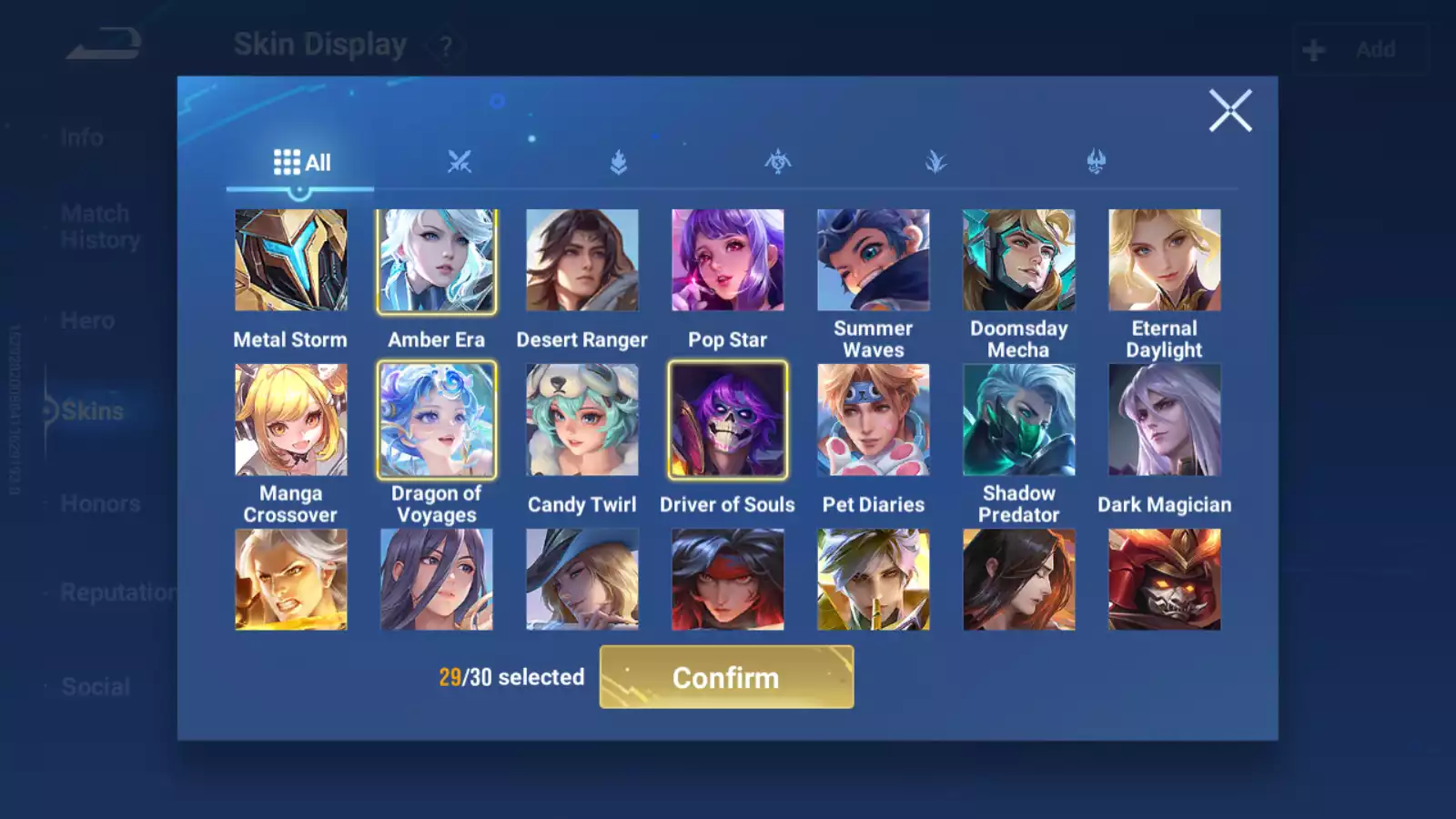The image size is (1456, 819).
Task: Select the Manga Crossover skin
Action: point(290,420)
